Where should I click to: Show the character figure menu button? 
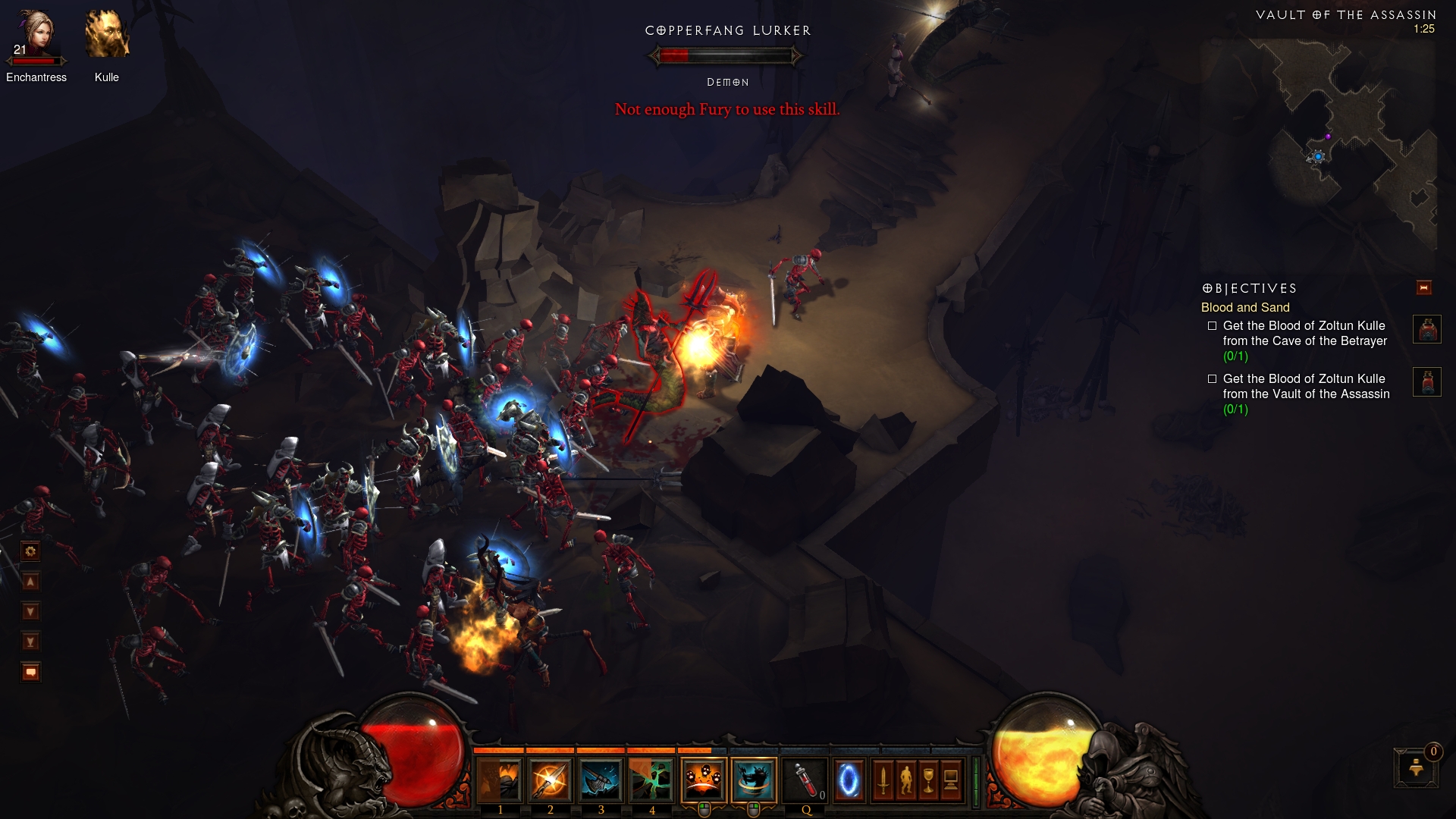click(x=905, y=780)
